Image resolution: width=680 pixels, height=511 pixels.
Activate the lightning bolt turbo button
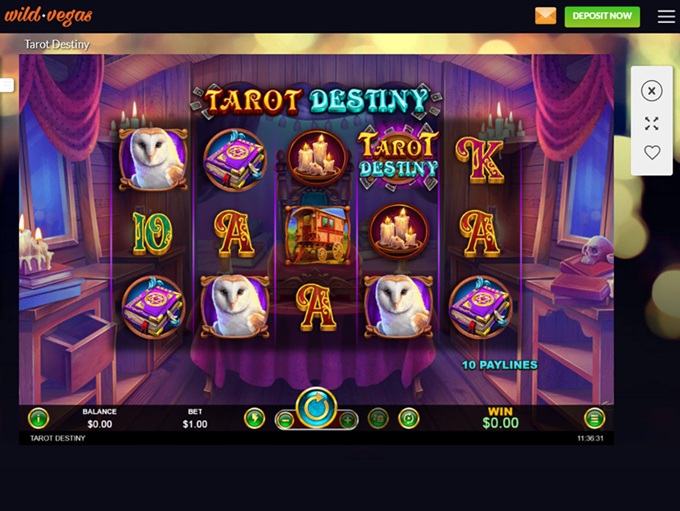tap(254, 419)
